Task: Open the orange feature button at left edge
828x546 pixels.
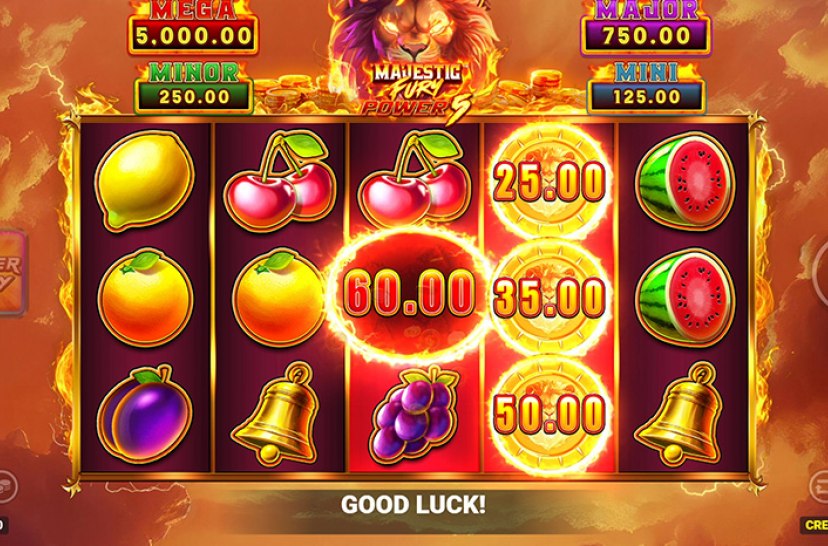Action: pyautogui.click(x=10, y=274)
